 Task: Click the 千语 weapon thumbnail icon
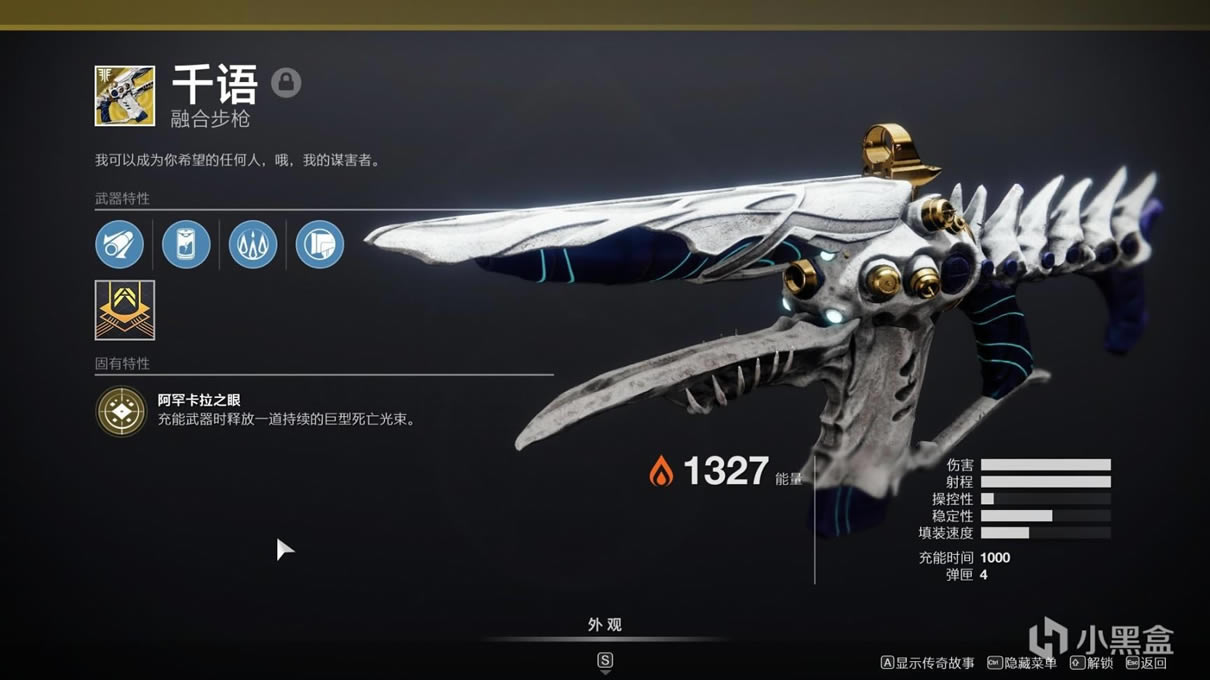click(x=125, y=96)
